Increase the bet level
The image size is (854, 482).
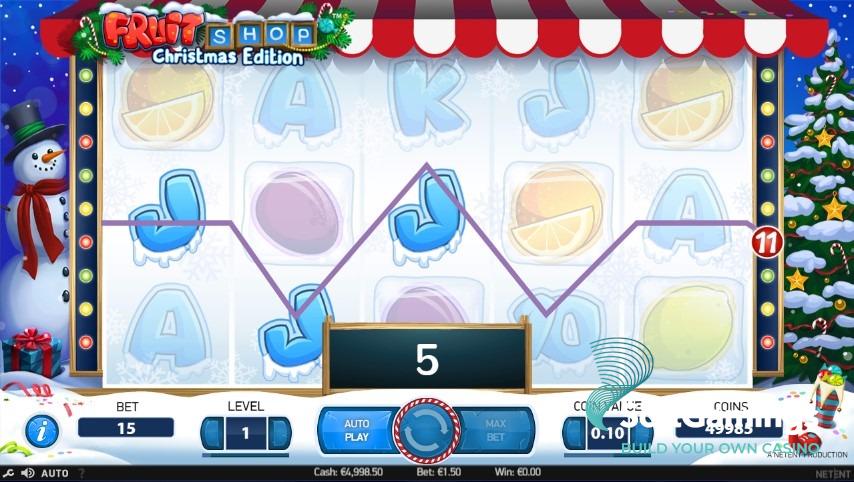pos(280,433)
